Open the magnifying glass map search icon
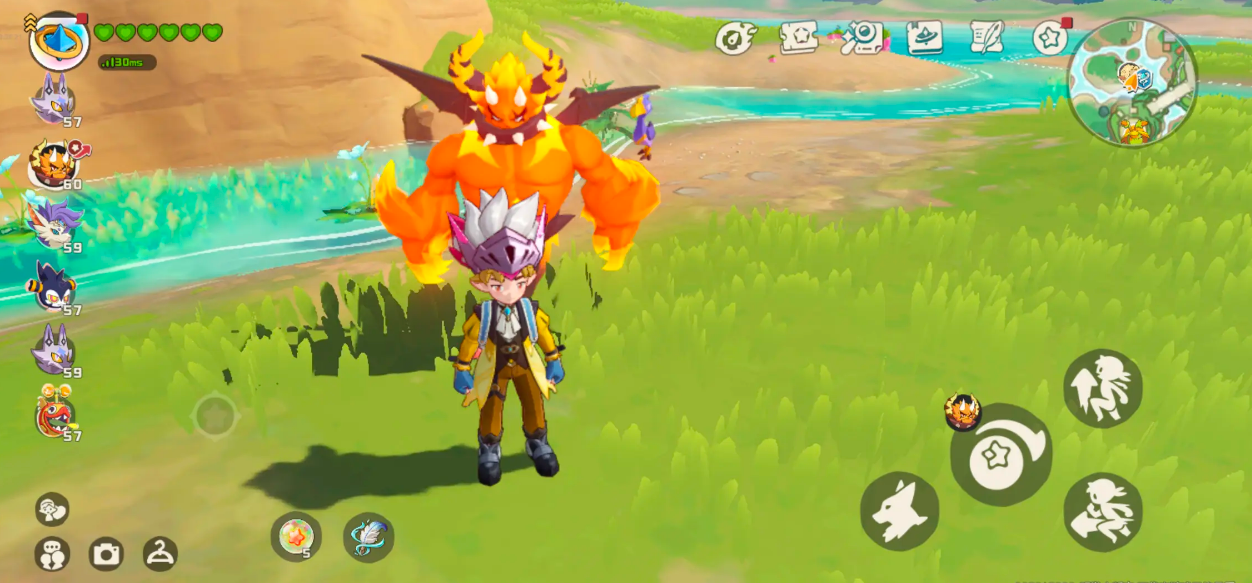The image size is (1252, 583). 861,38
